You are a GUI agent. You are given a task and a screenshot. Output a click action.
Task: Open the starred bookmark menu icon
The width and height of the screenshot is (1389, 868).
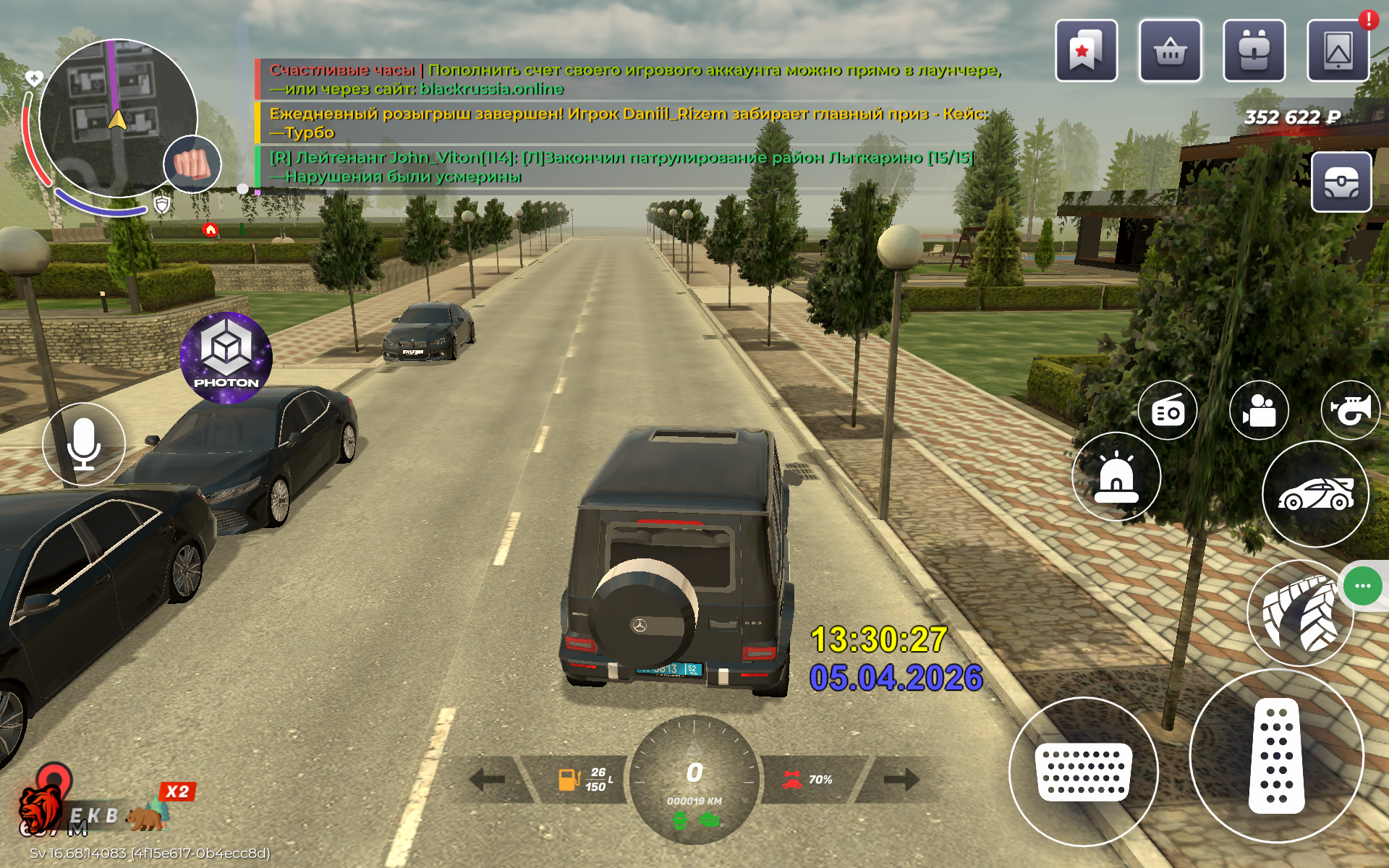tap(1086, 51)
